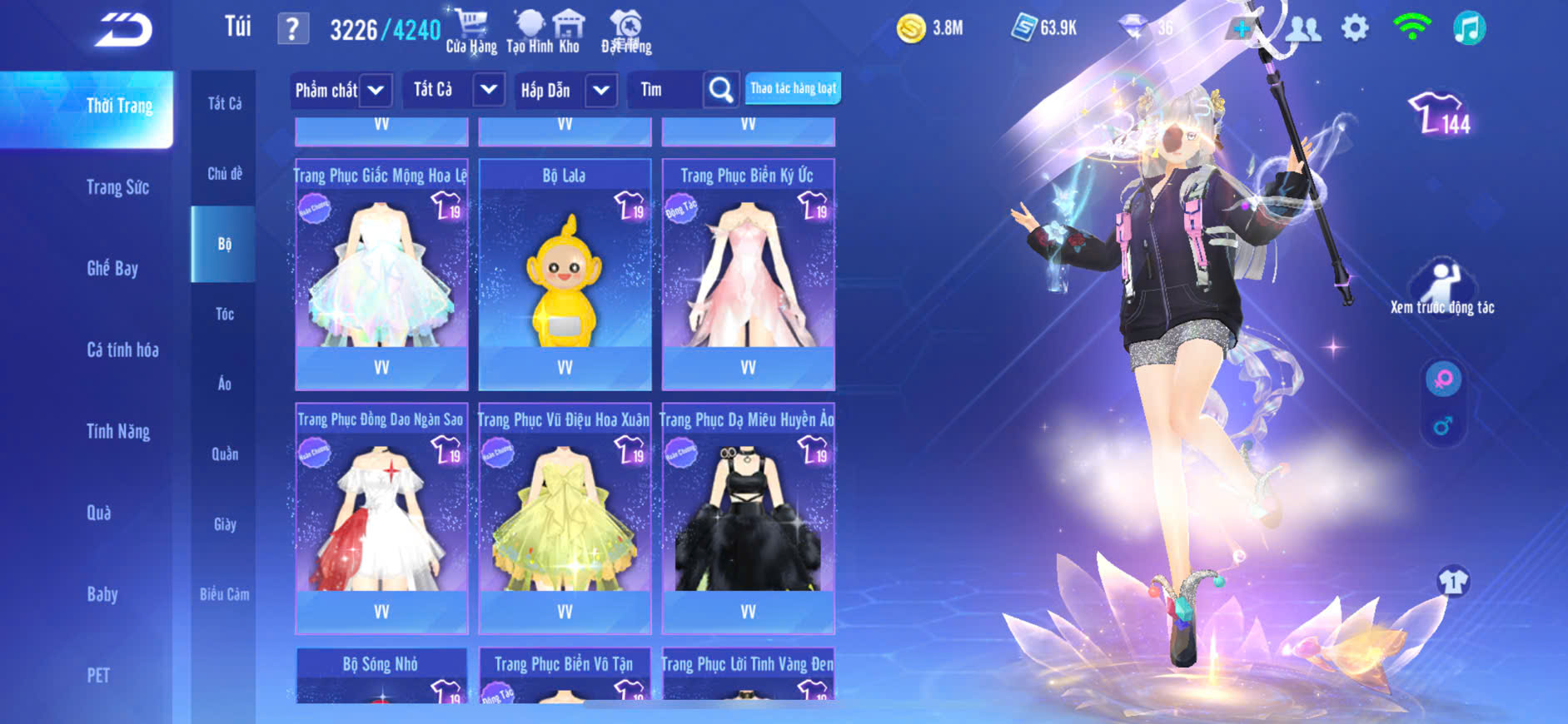
Task: Go back with the return arrow
Action: point(123,30)
